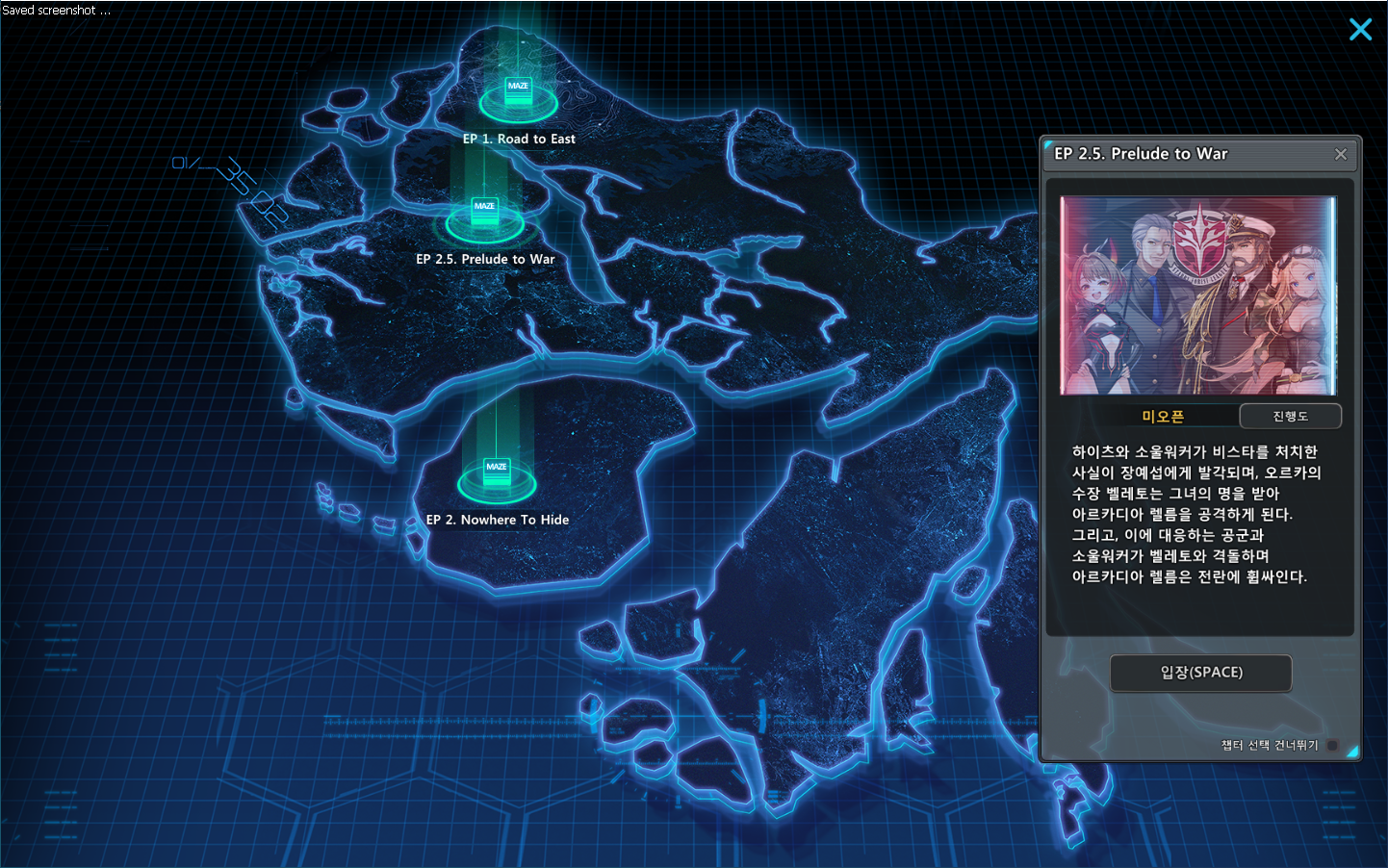
Task: Choose the EP 2. Nowhere To Hide node
Action: point(497,474)
